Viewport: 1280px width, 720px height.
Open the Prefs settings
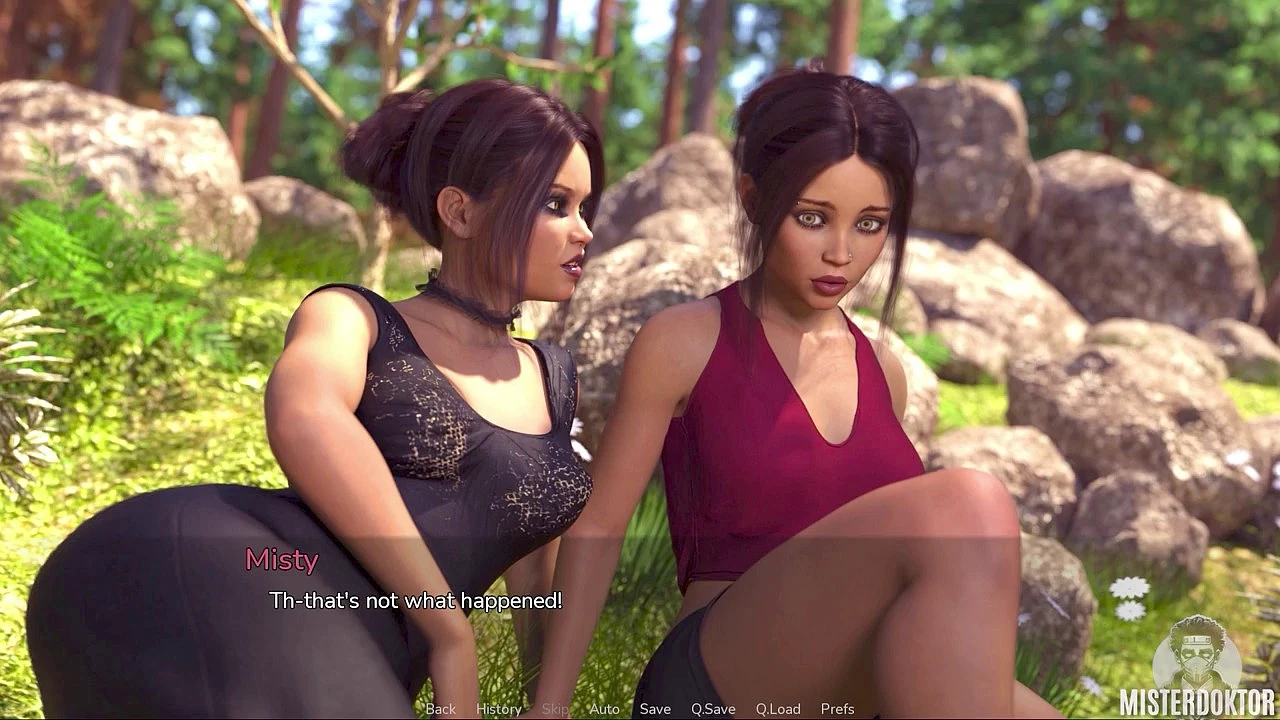pyautogui.click(x=838, y=709)
